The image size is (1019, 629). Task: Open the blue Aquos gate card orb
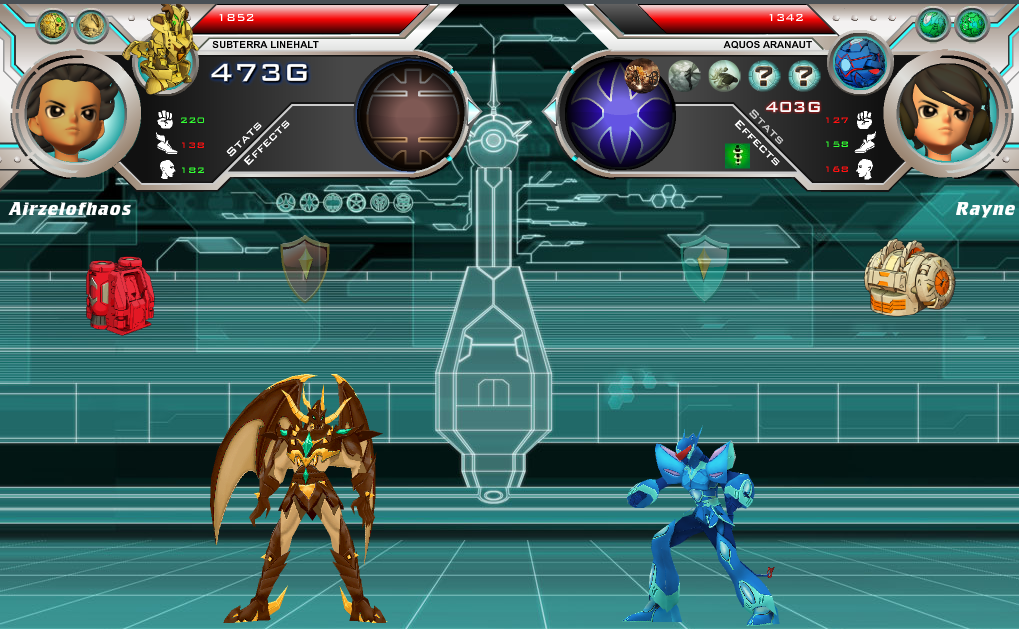(619, 114)
